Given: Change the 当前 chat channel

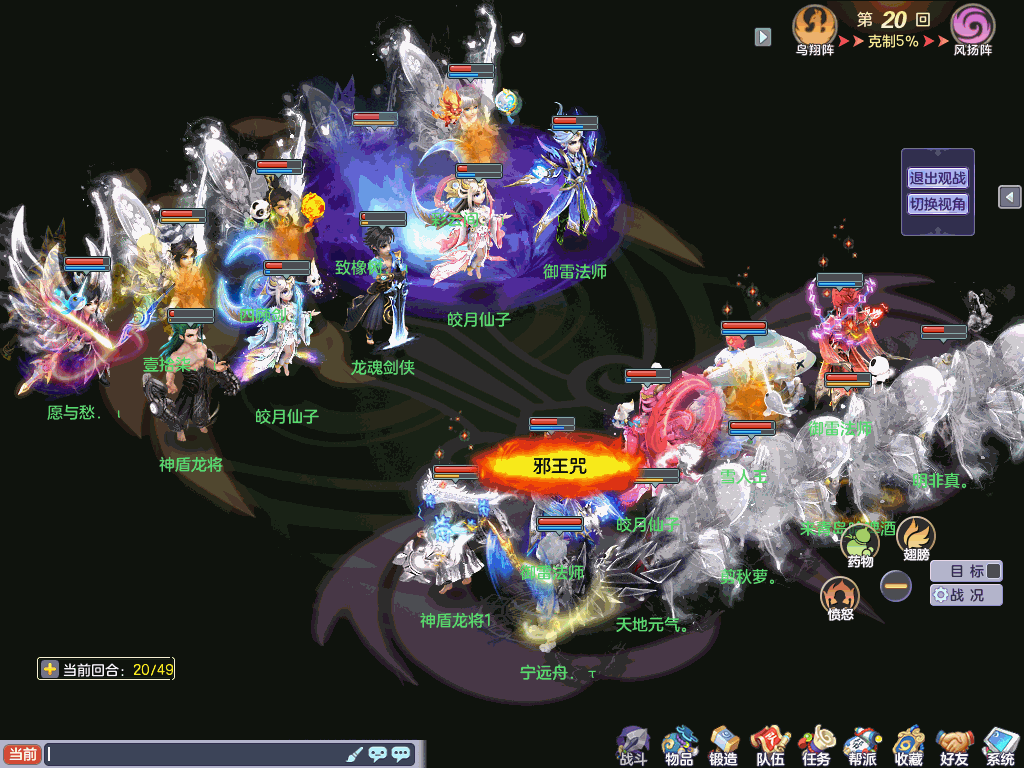Looking at the screenshot, I should pyautogui.click(x=22, y=754).
